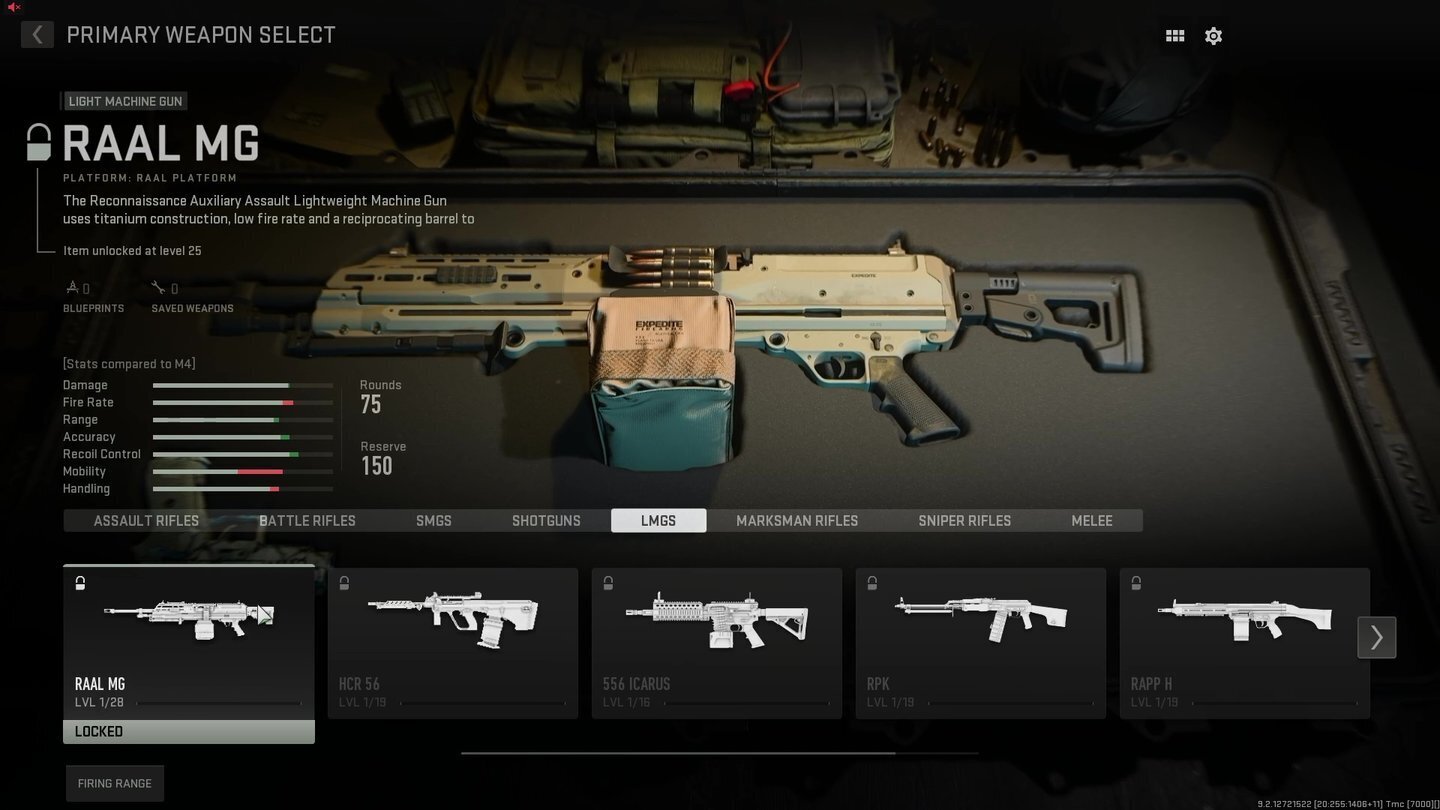Click the carousel progress bar below the weapon list
Image resolution: width=1440 pixels, height=810 pixels.
tap(718, 753)
